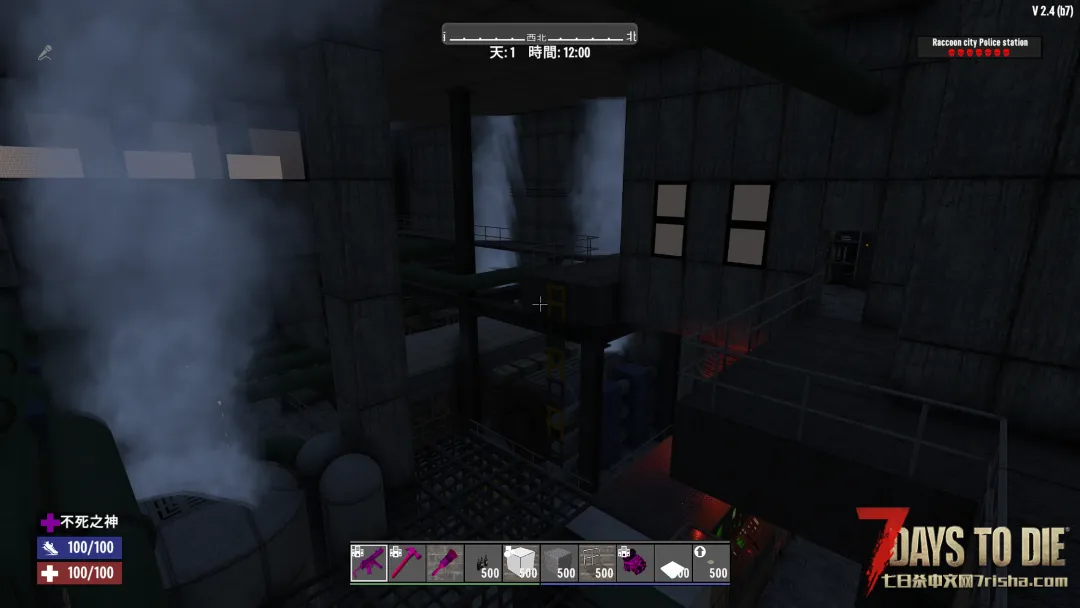Select the gray stone block slot

click(x=559, y=563)
